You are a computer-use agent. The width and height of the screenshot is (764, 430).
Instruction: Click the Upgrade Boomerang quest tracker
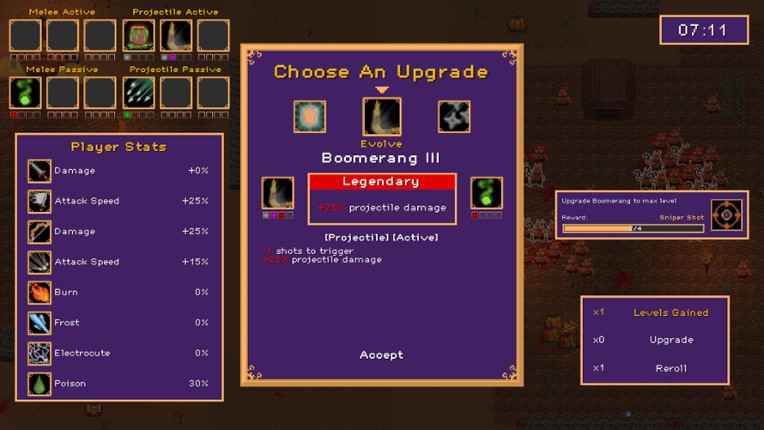633,214
